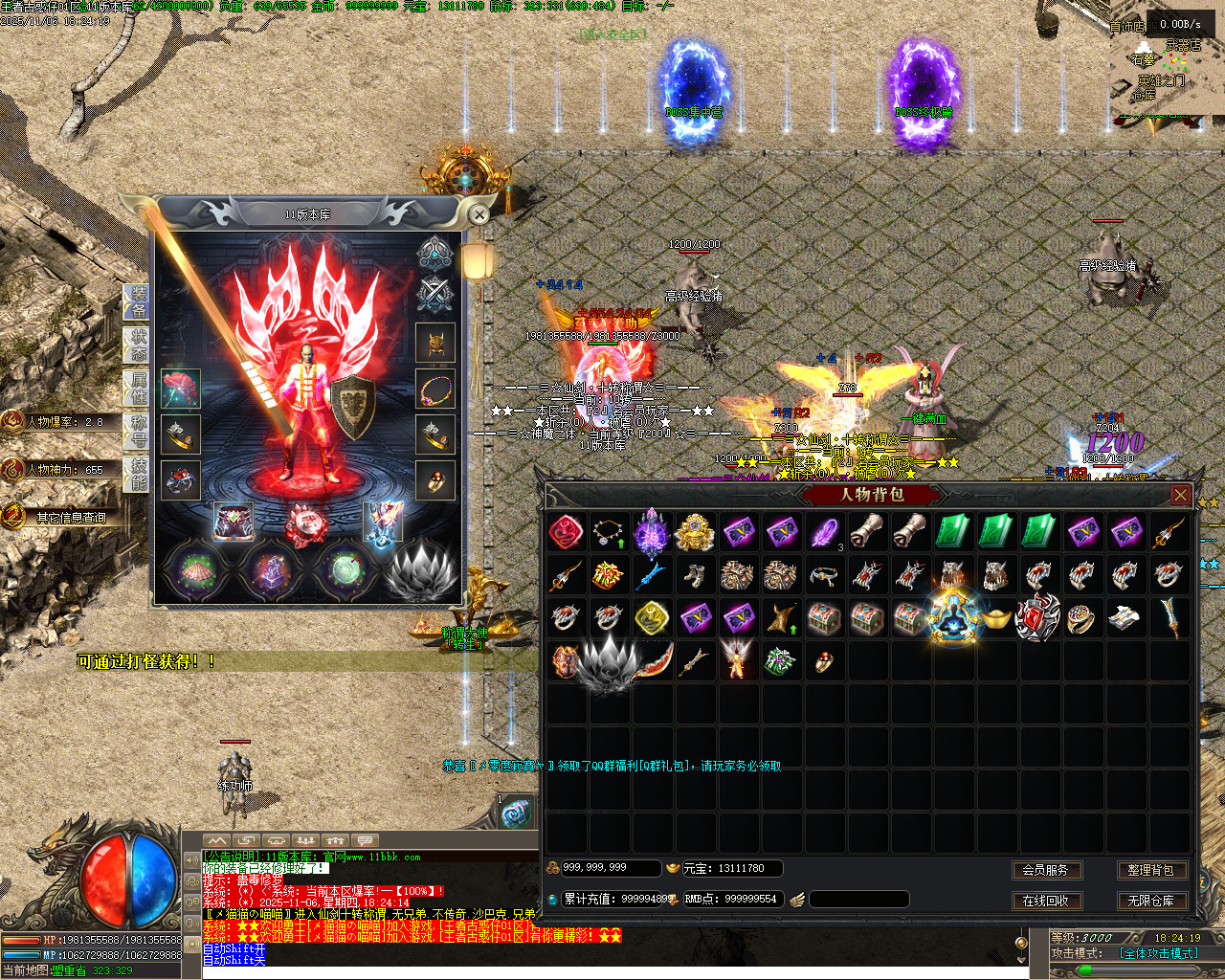The image size is (1225, 980).
Task: Select the 装备 equipment tab
Action: 138,301
